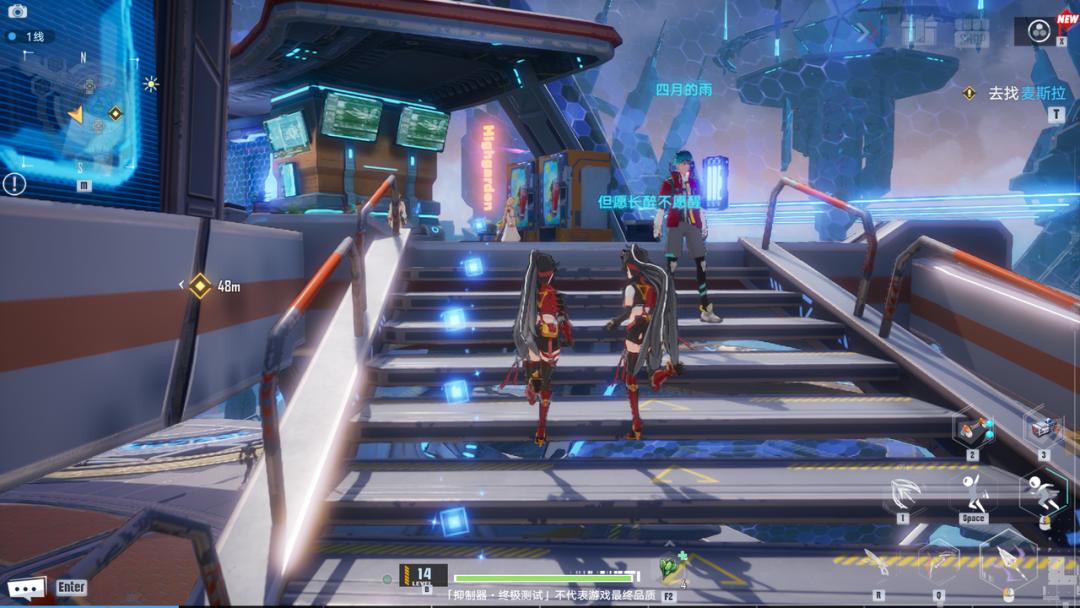Open the SHOP icon
The width and height of the screenshot is (1080, 608).
[970, 32]
